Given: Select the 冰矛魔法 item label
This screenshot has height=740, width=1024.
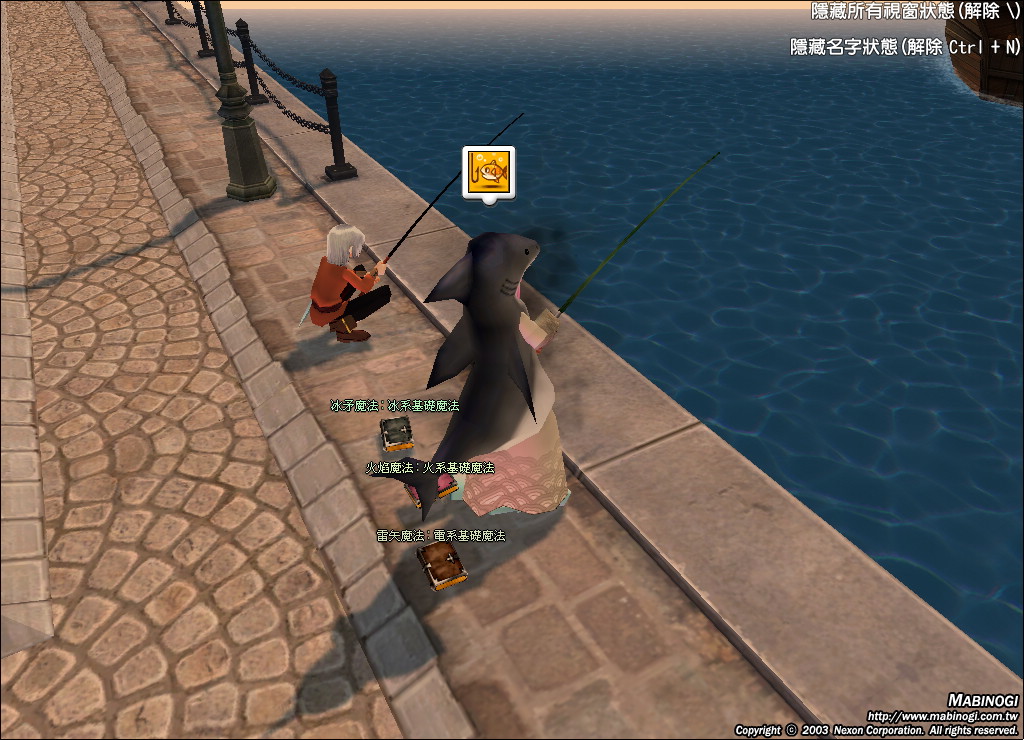Looking at the screenshot, I should 395,406.
